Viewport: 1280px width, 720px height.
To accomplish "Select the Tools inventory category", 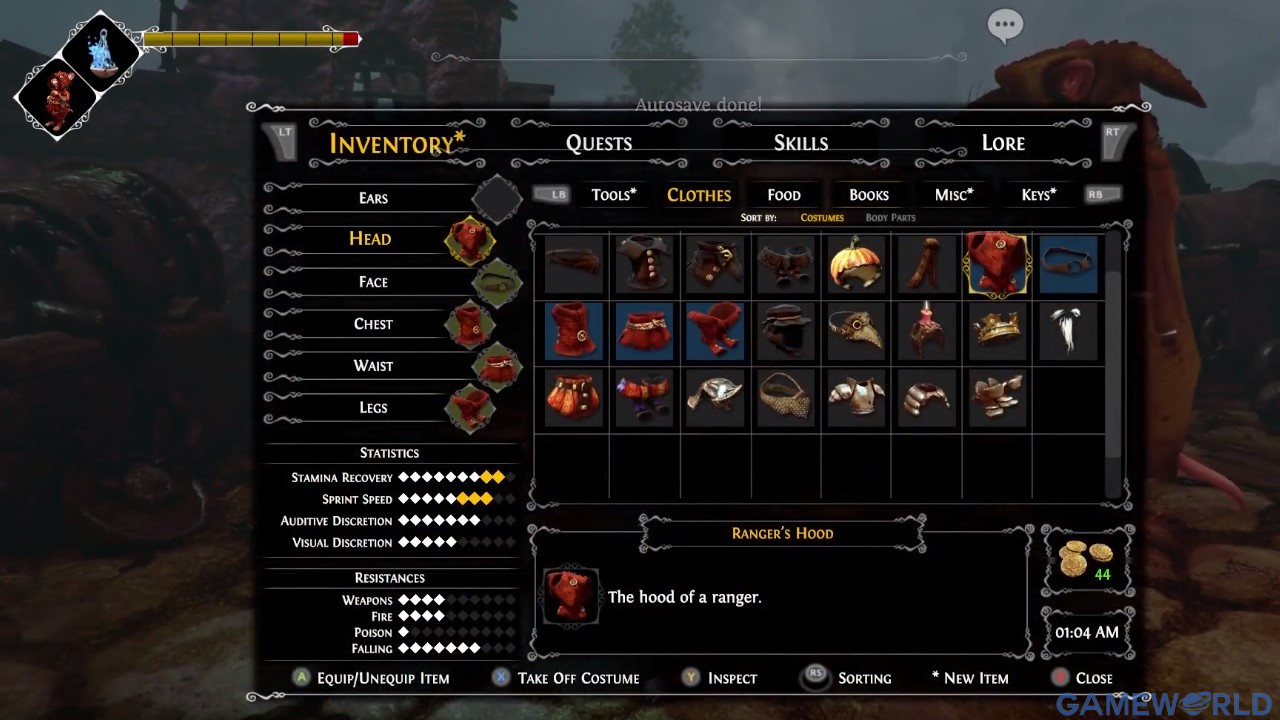I will coord(613,195).
